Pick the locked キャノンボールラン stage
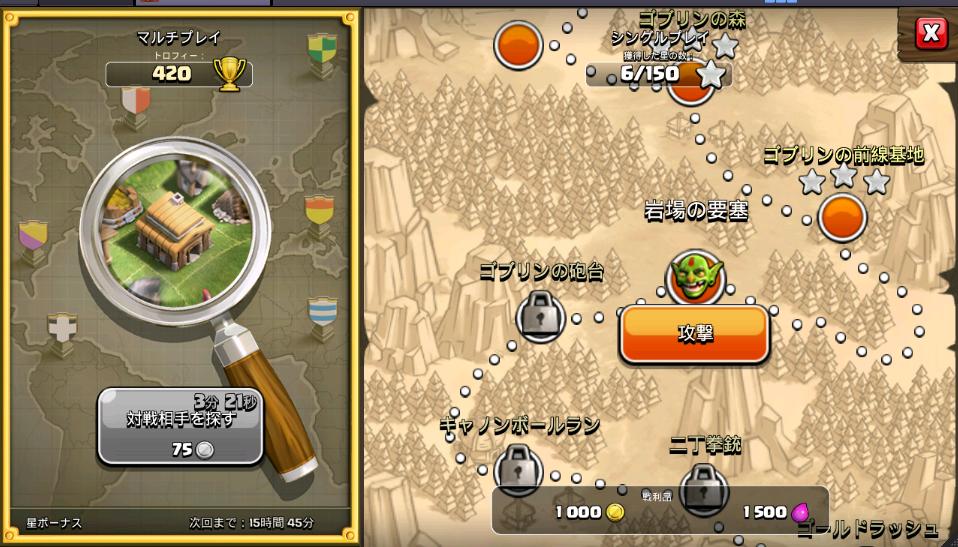958x547 pixels. 518,466
